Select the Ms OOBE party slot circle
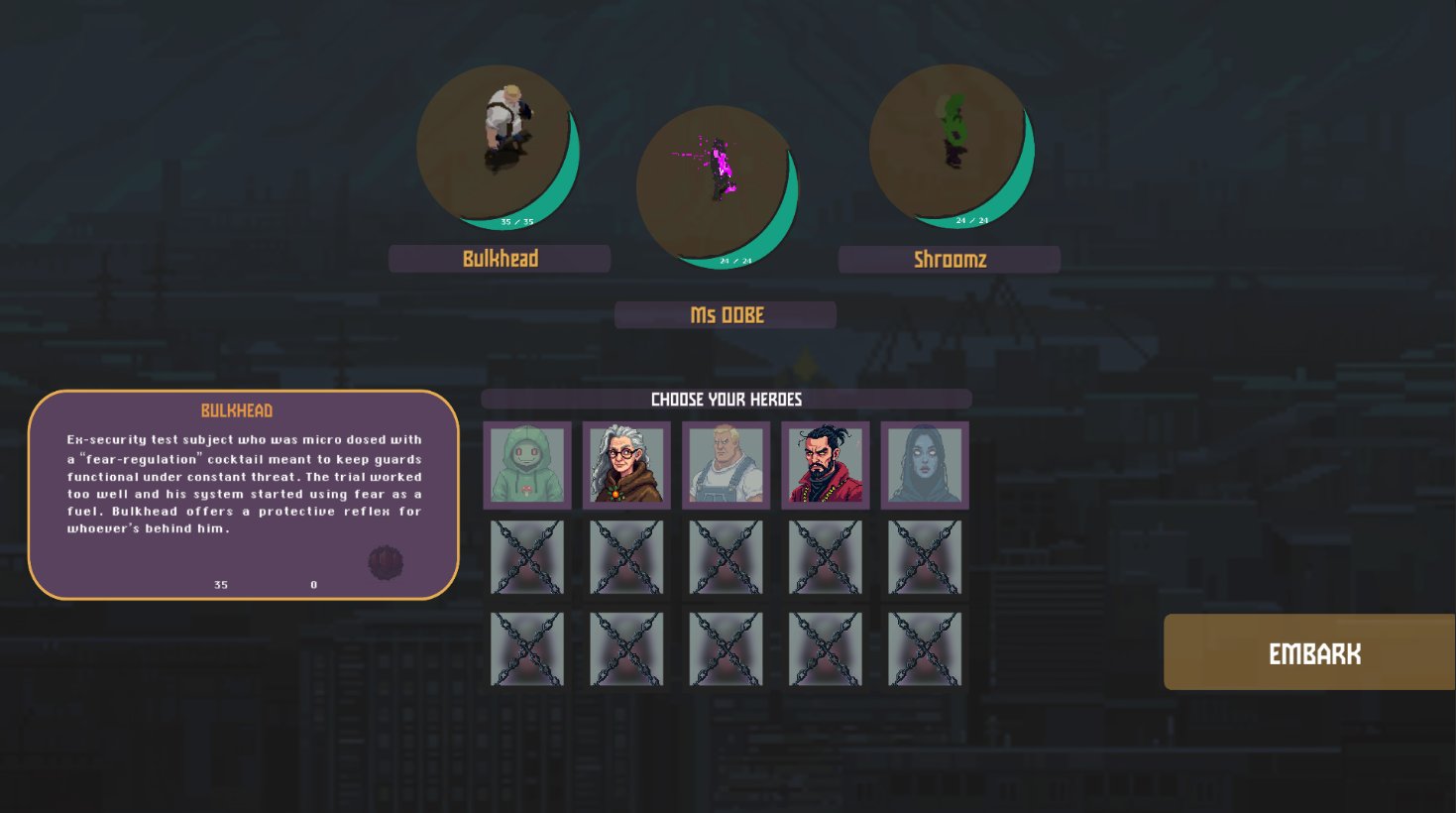The width and height of the screenshot is (1456, 813). [x=718, y=186]
